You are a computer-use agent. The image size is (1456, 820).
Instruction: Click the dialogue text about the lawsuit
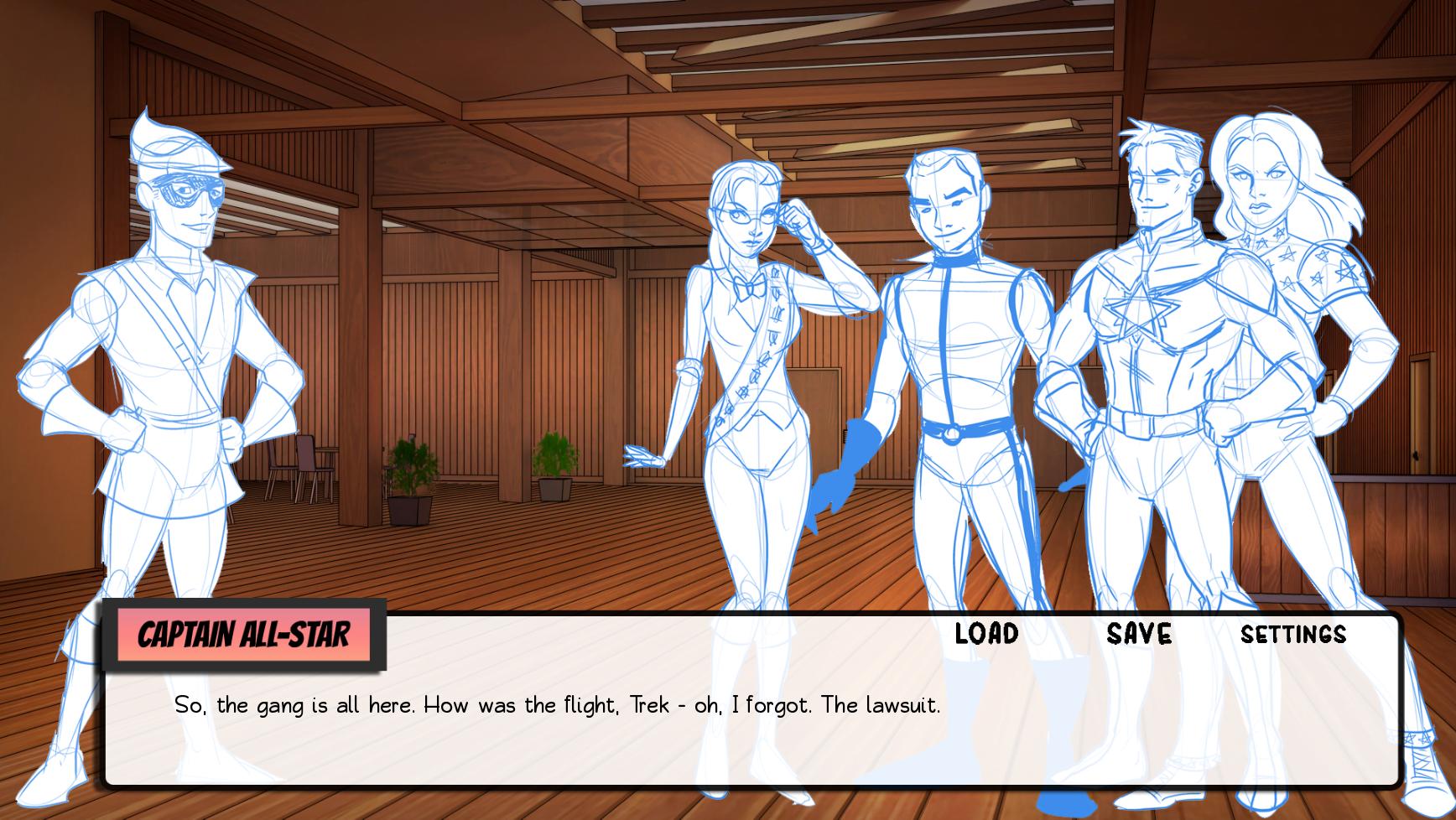click(x=558, y=705)
